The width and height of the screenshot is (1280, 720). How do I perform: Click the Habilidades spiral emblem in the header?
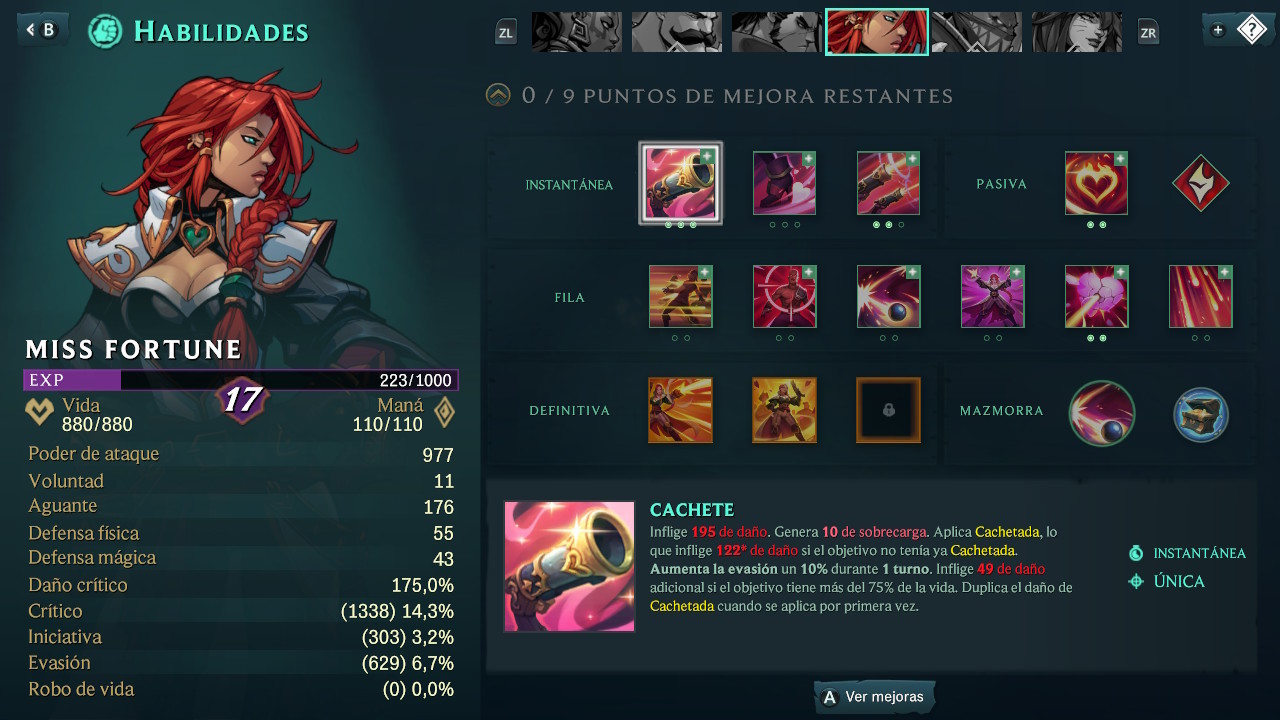click(104, 31)
